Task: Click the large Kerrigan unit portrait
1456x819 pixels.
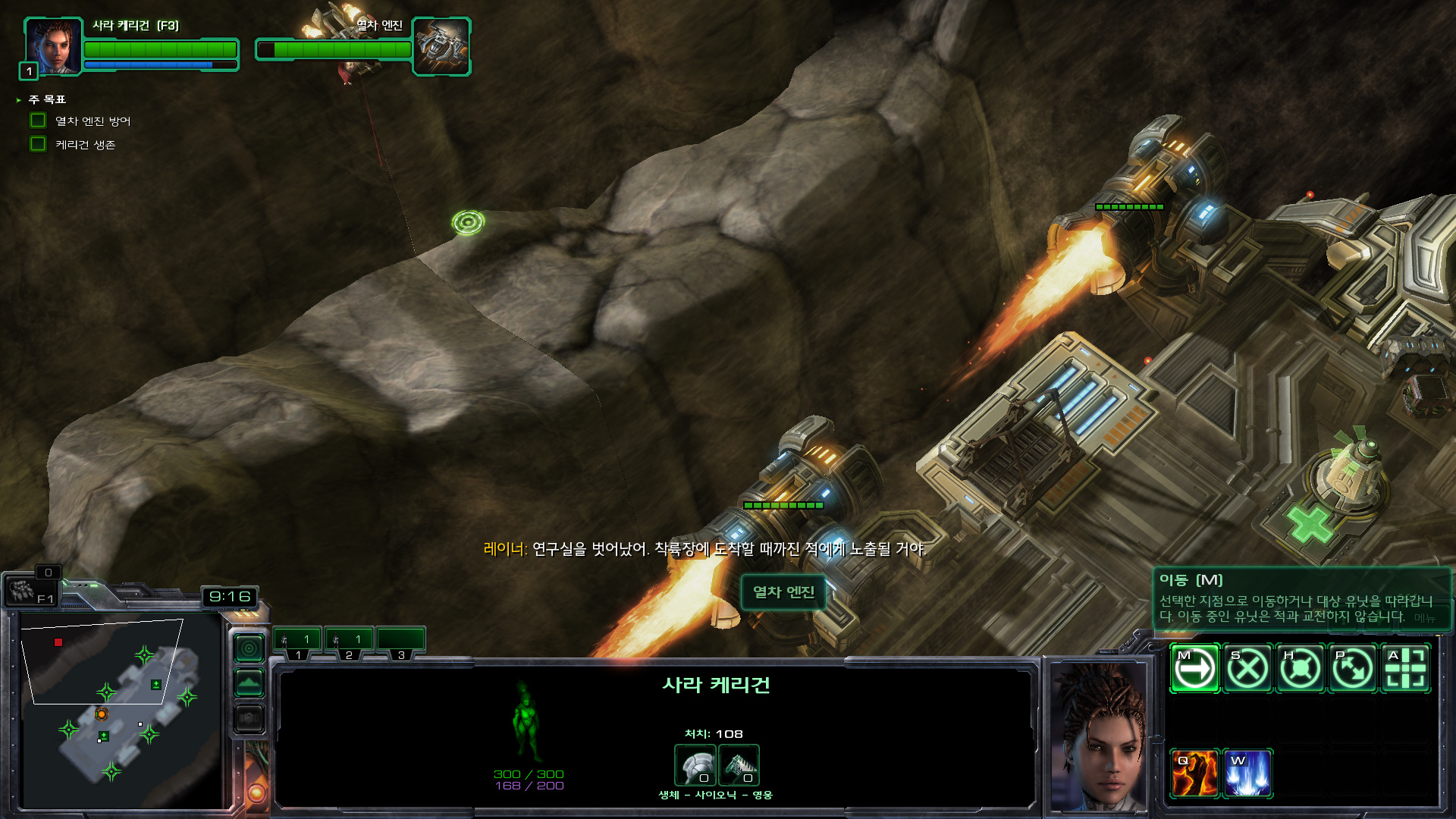Action: 1099,736
